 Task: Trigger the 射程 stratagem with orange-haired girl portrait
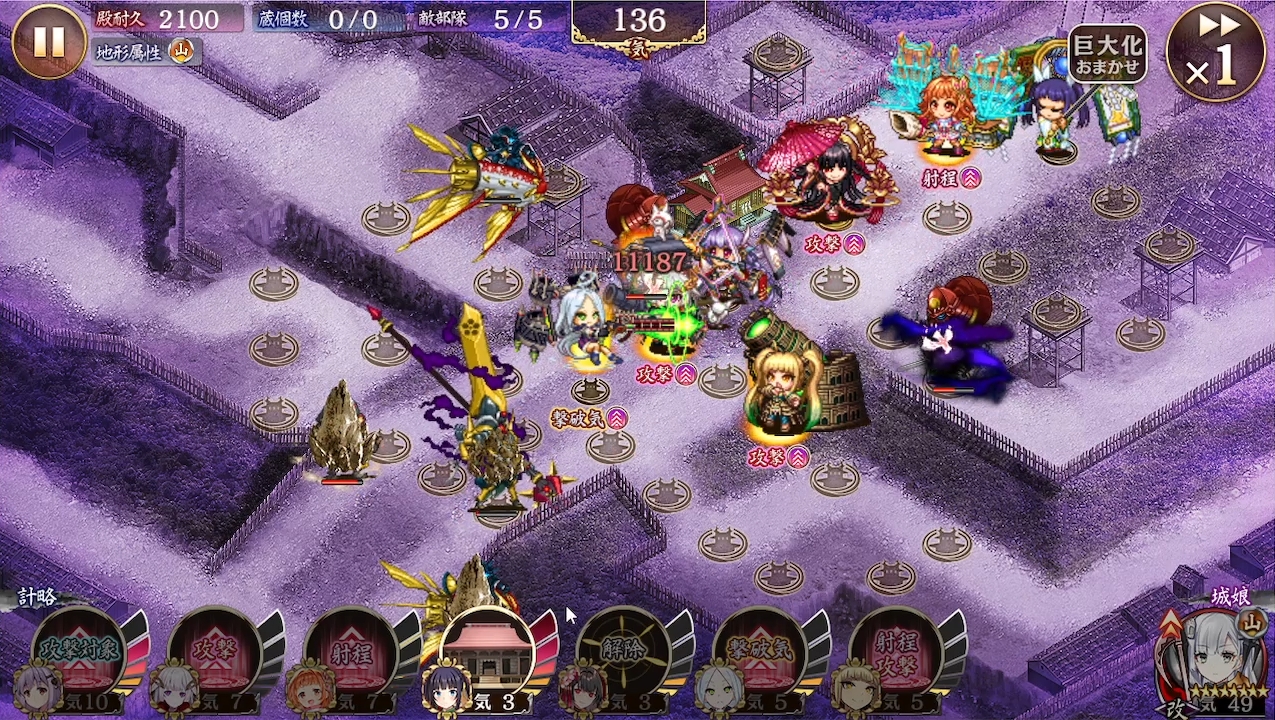350,652
